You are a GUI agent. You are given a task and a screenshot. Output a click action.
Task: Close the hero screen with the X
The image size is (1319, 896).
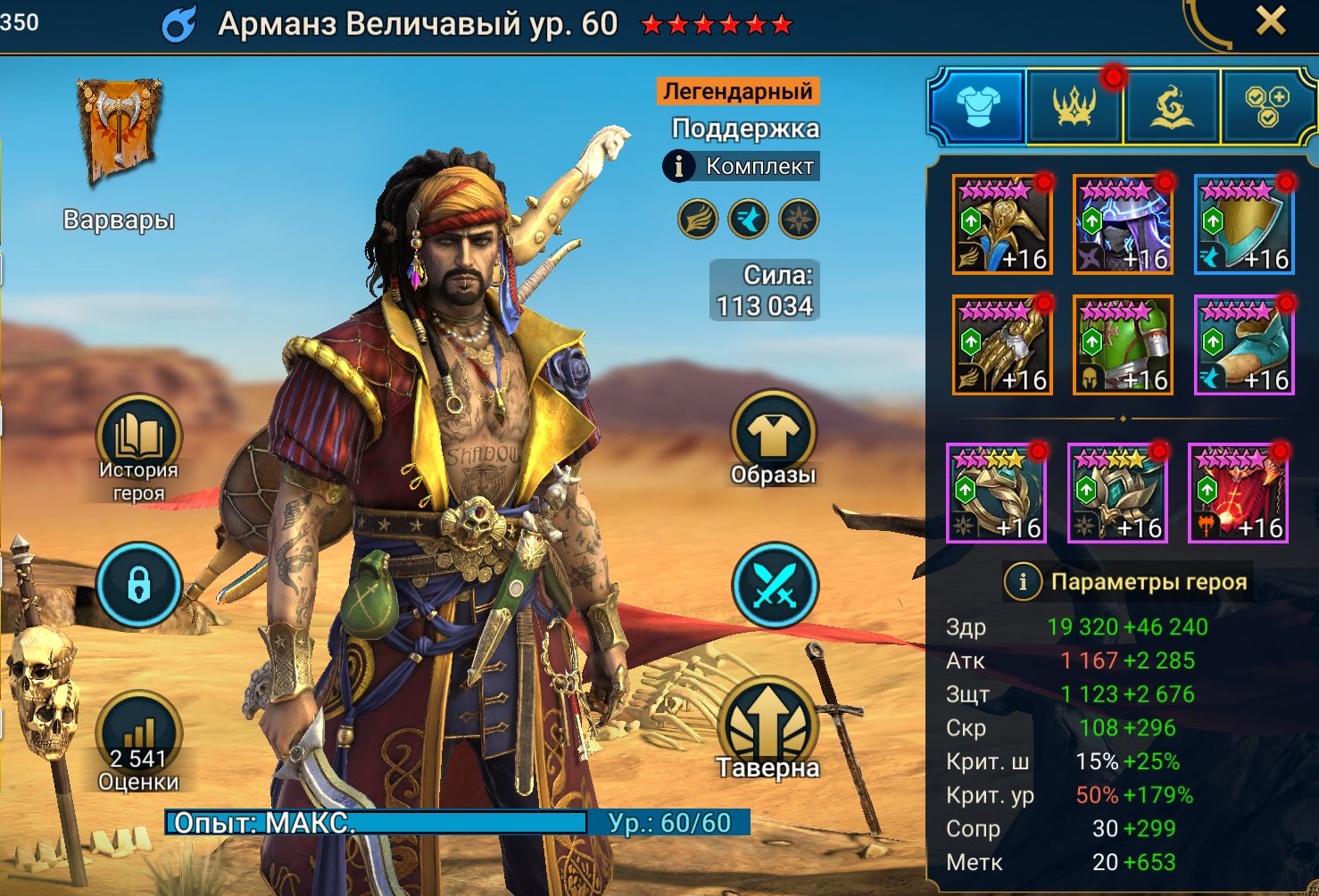pos(1270,21)
